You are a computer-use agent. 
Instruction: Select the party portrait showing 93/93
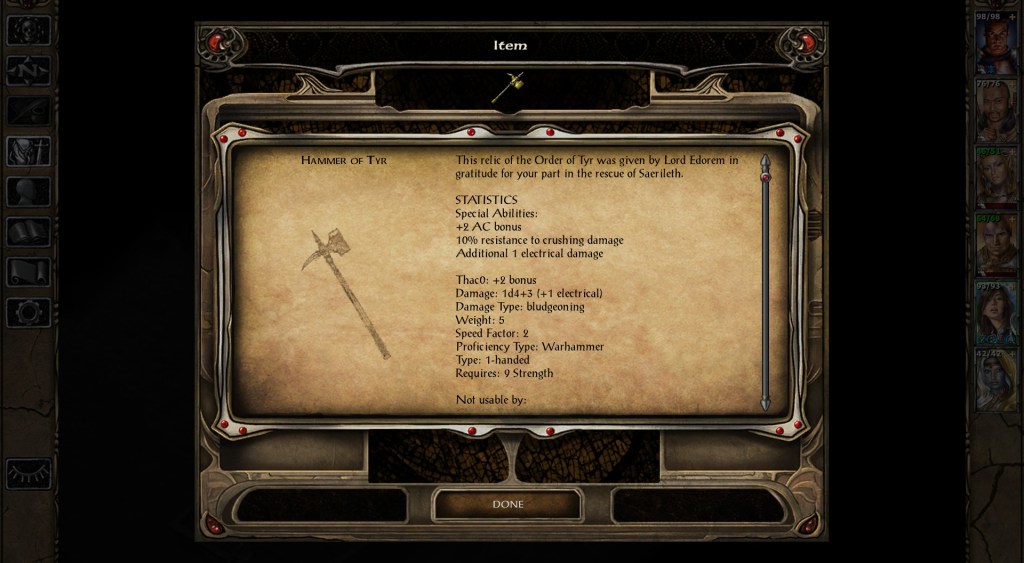pyautogui.click(x=996, y=313)
